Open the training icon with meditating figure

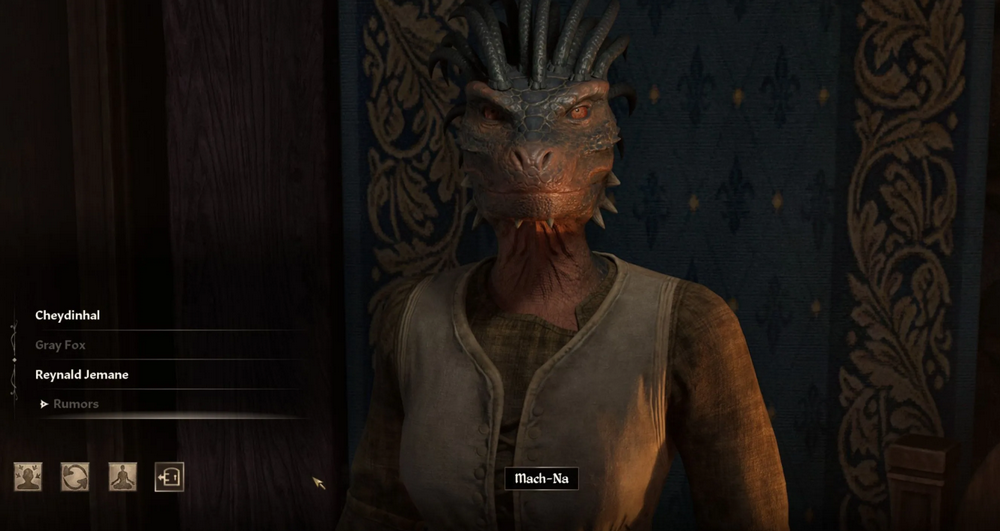[x=122, y=477]
